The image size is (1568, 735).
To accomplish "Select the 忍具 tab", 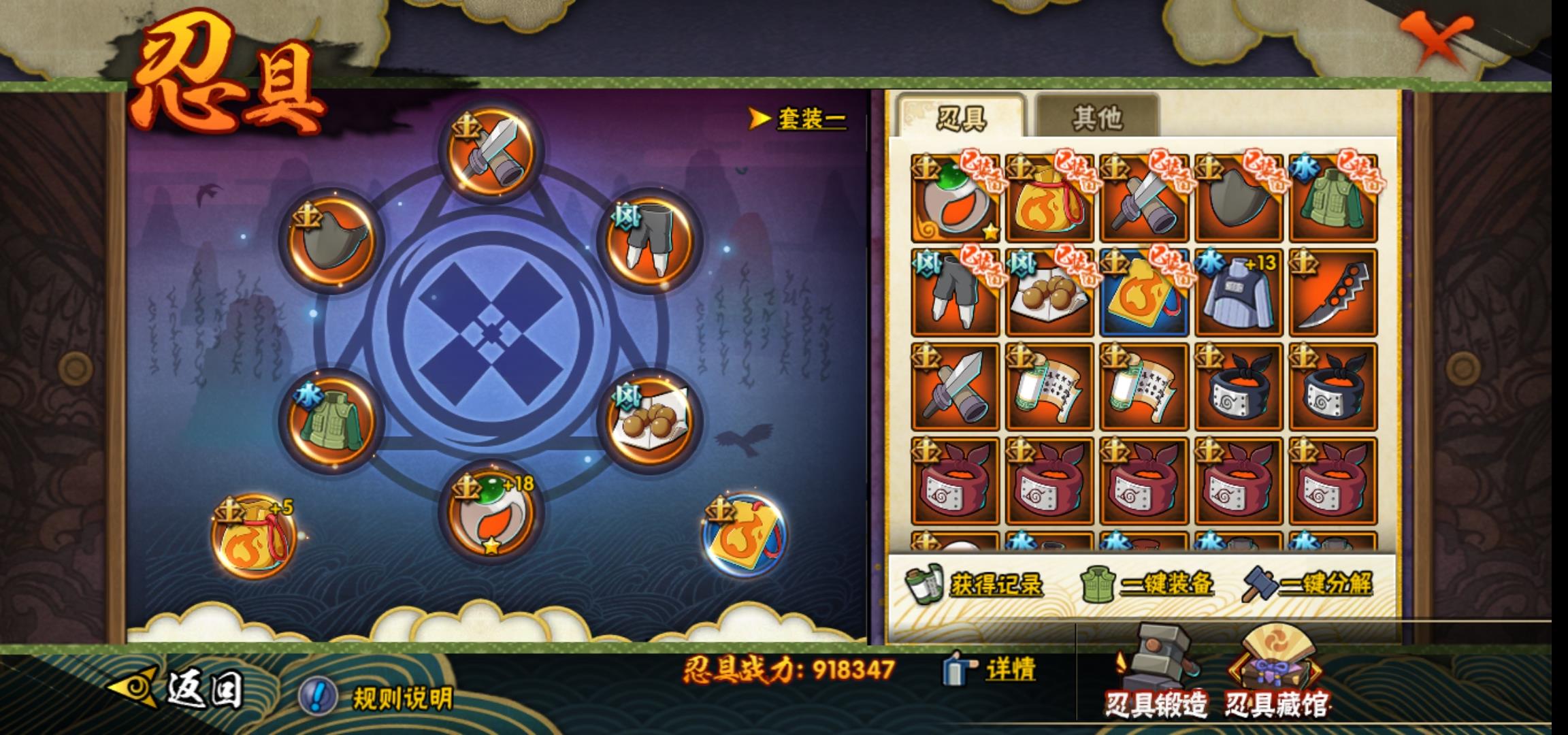I will (x=960, y=118).
